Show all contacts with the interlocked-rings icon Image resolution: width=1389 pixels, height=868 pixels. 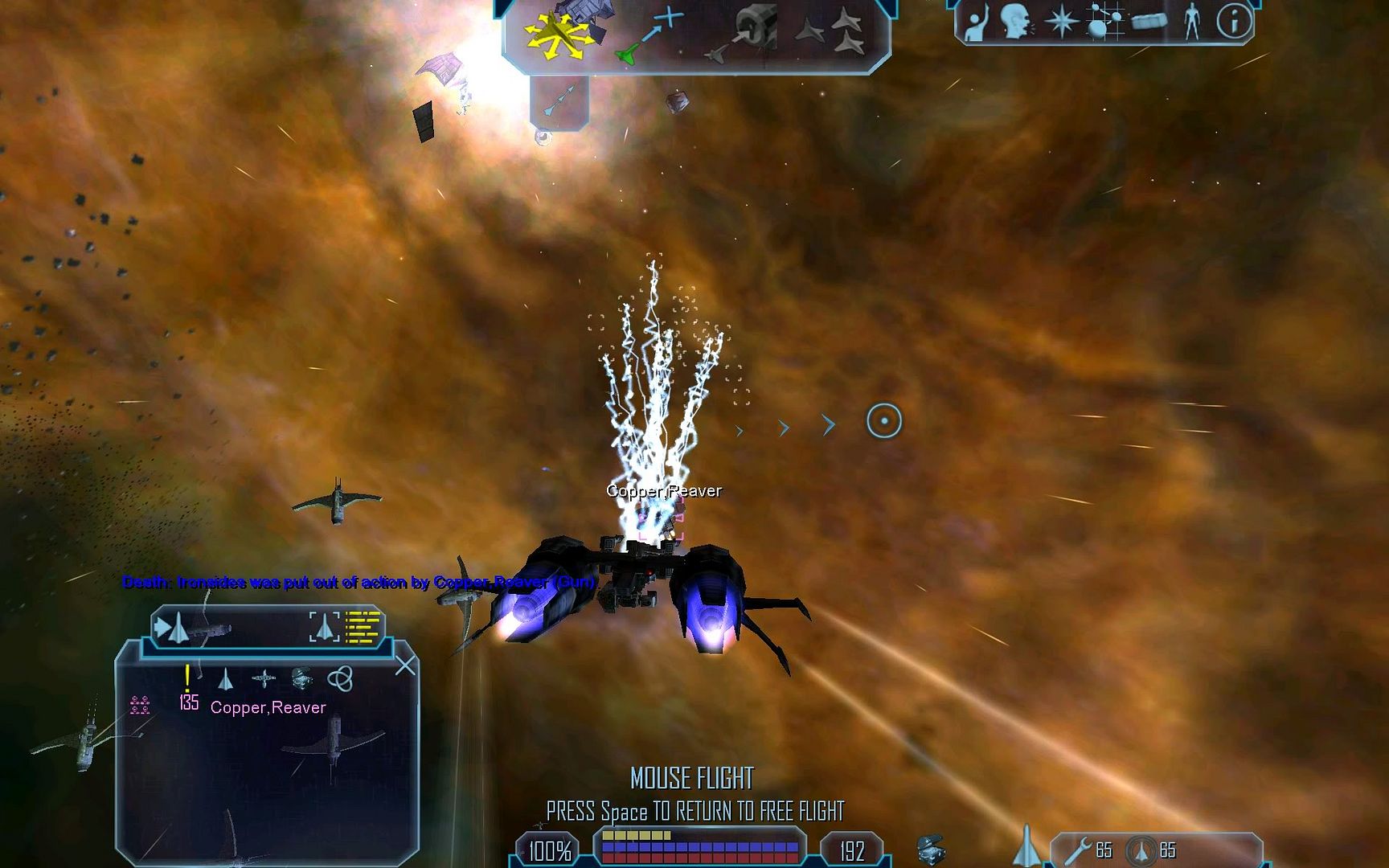pyautogui.click(x=340, y=680)
